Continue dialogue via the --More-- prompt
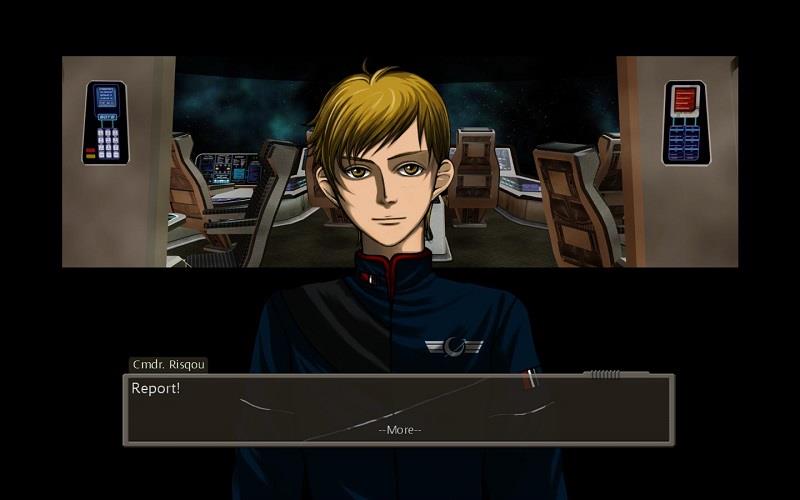 pyautogui.click(x=400, y=430)
